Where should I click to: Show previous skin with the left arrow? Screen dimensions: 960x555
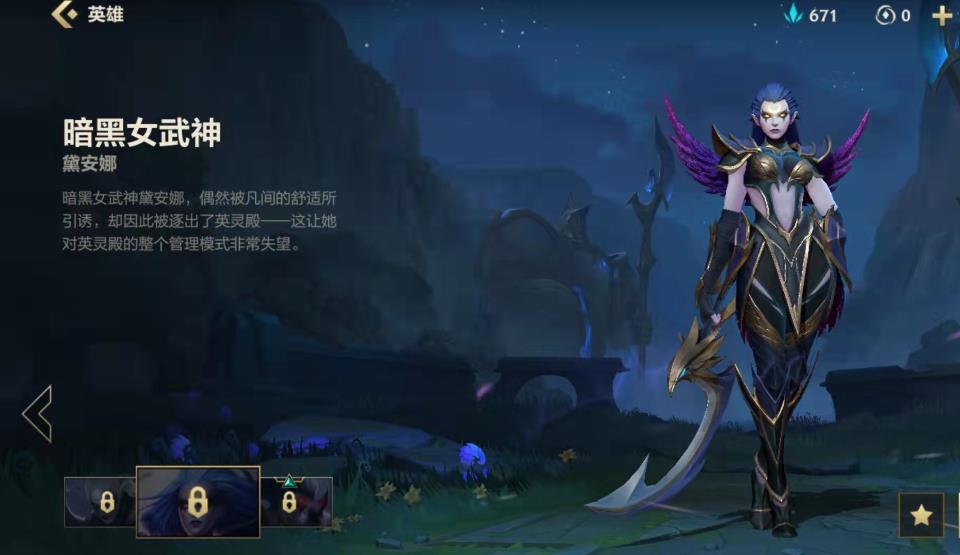pyautogui.click(x=37, y=413)
